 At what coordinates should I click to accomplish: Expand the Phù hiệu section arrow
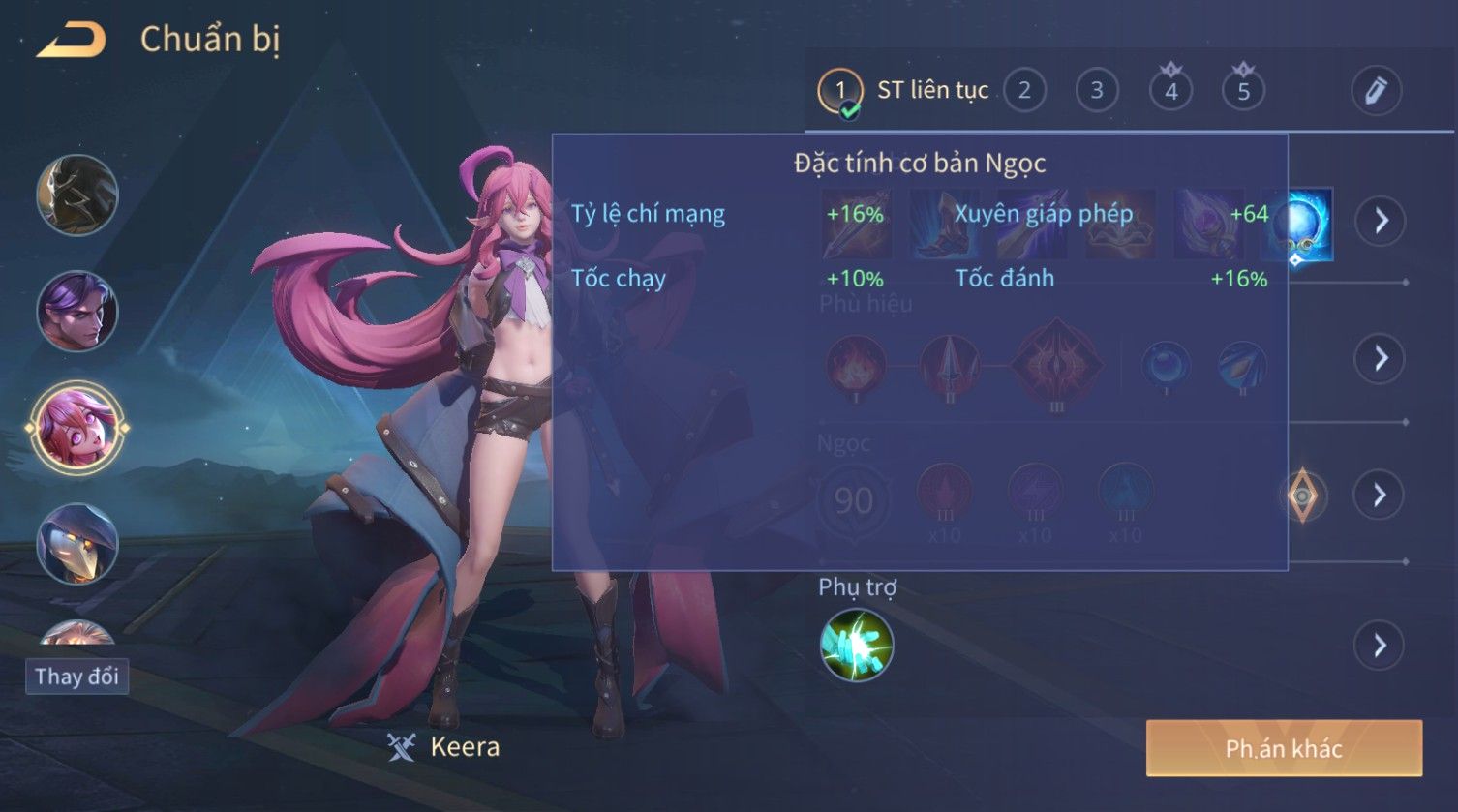[1381, 358]
